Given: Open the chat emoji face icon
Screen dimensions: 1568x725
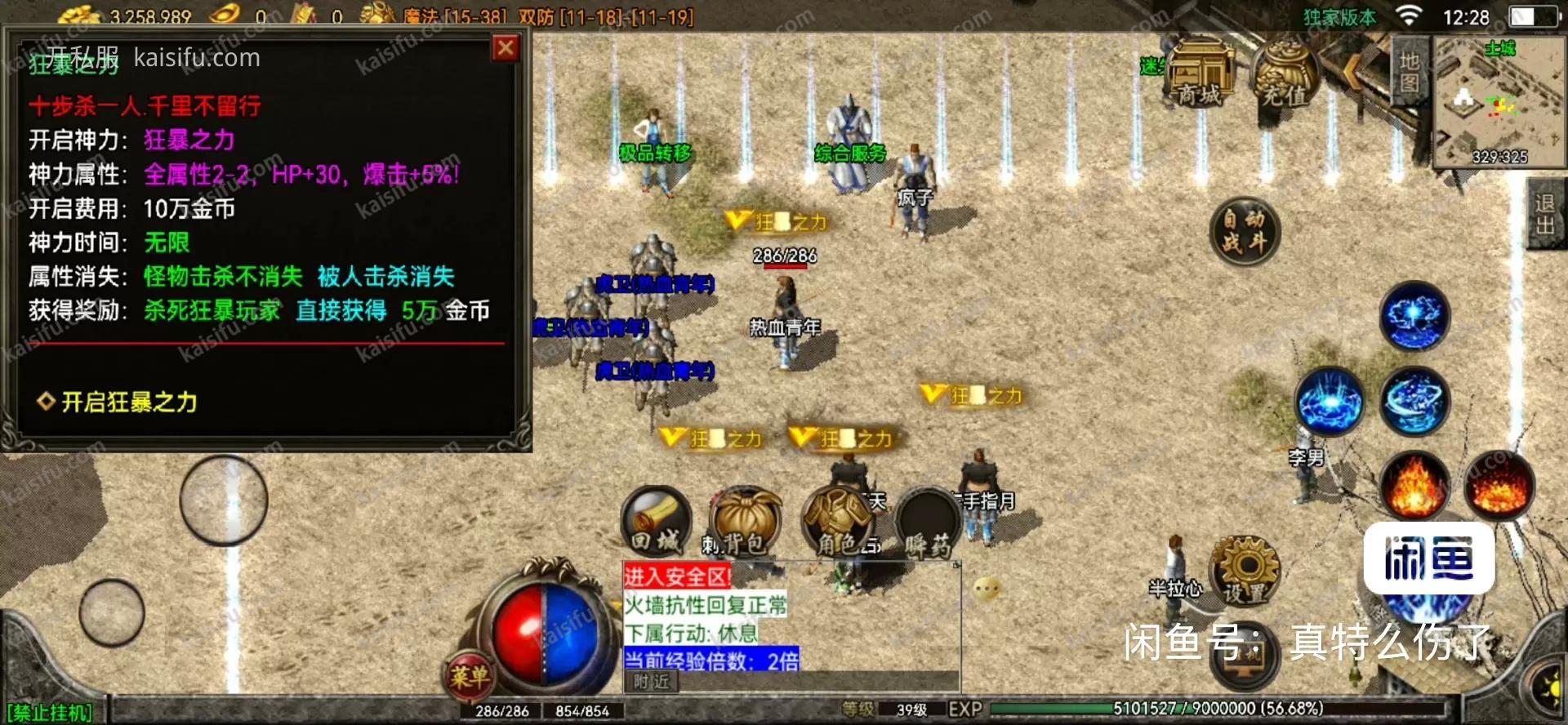Looking at the screenshot, I should (x=987, y=588).
